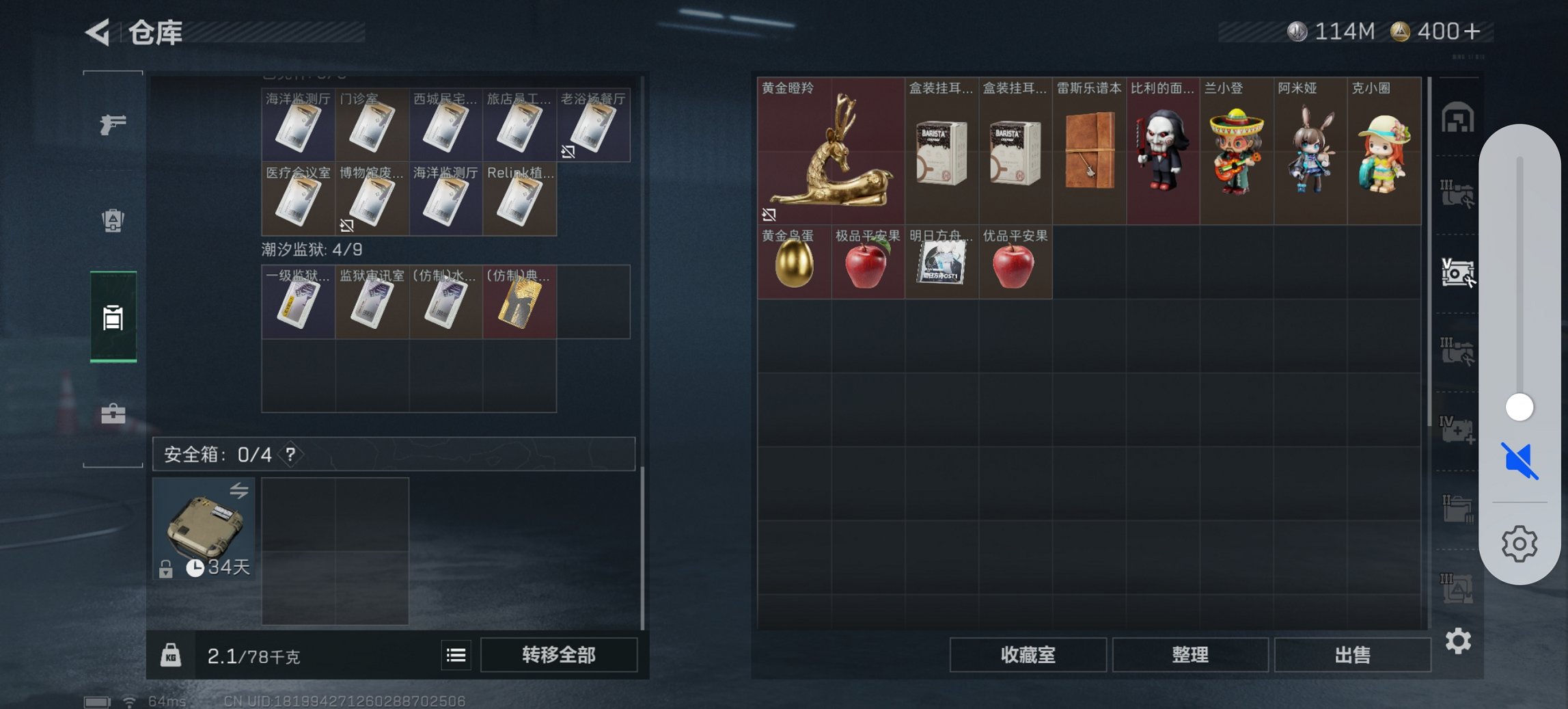Click the 仓库 warehouse back arrow header
This screenshot has height=709, width=1568.
(x=98, y=34)
